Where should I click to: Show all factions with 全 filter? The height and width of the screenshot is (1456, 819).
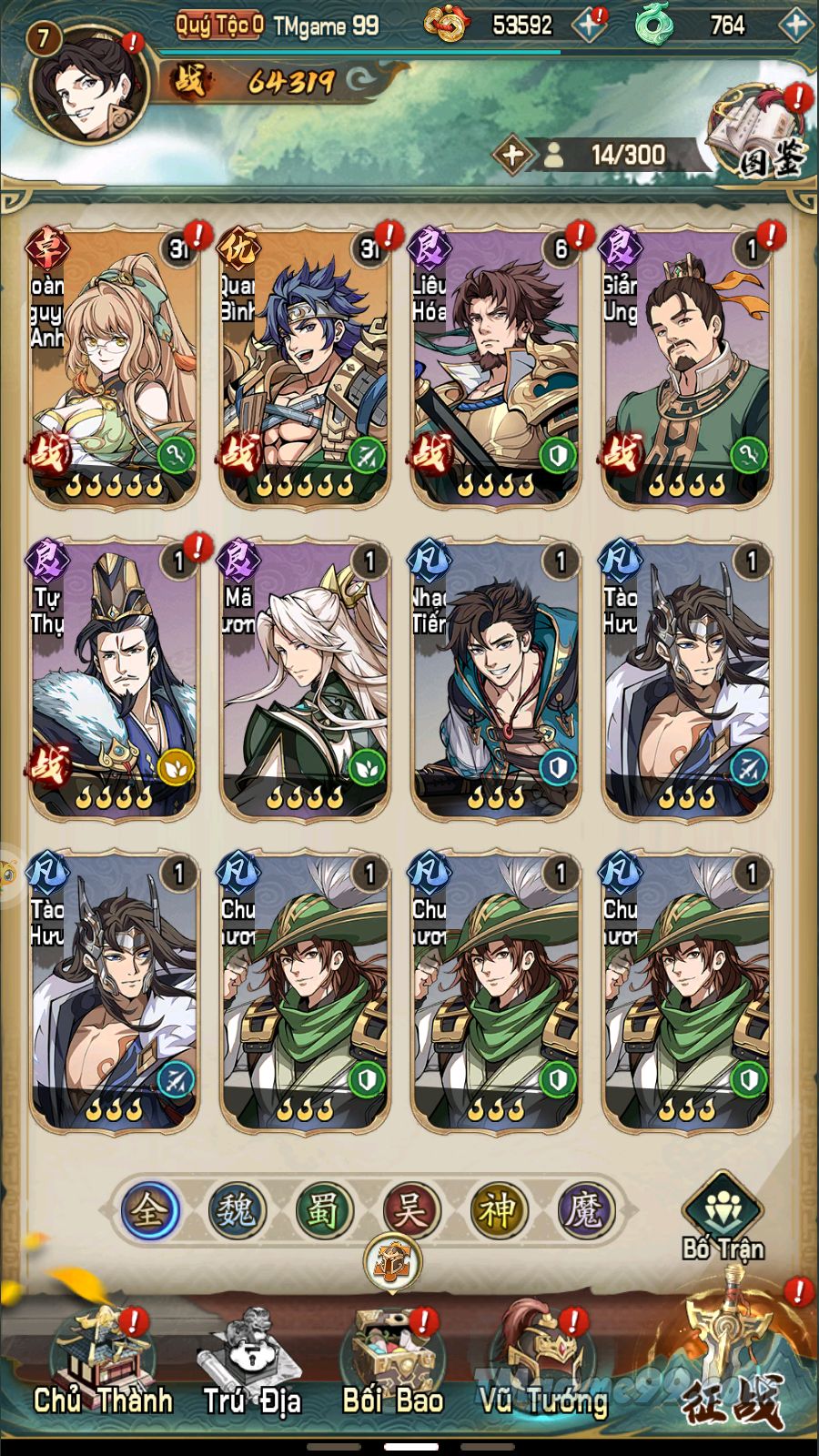point(148,1210)
